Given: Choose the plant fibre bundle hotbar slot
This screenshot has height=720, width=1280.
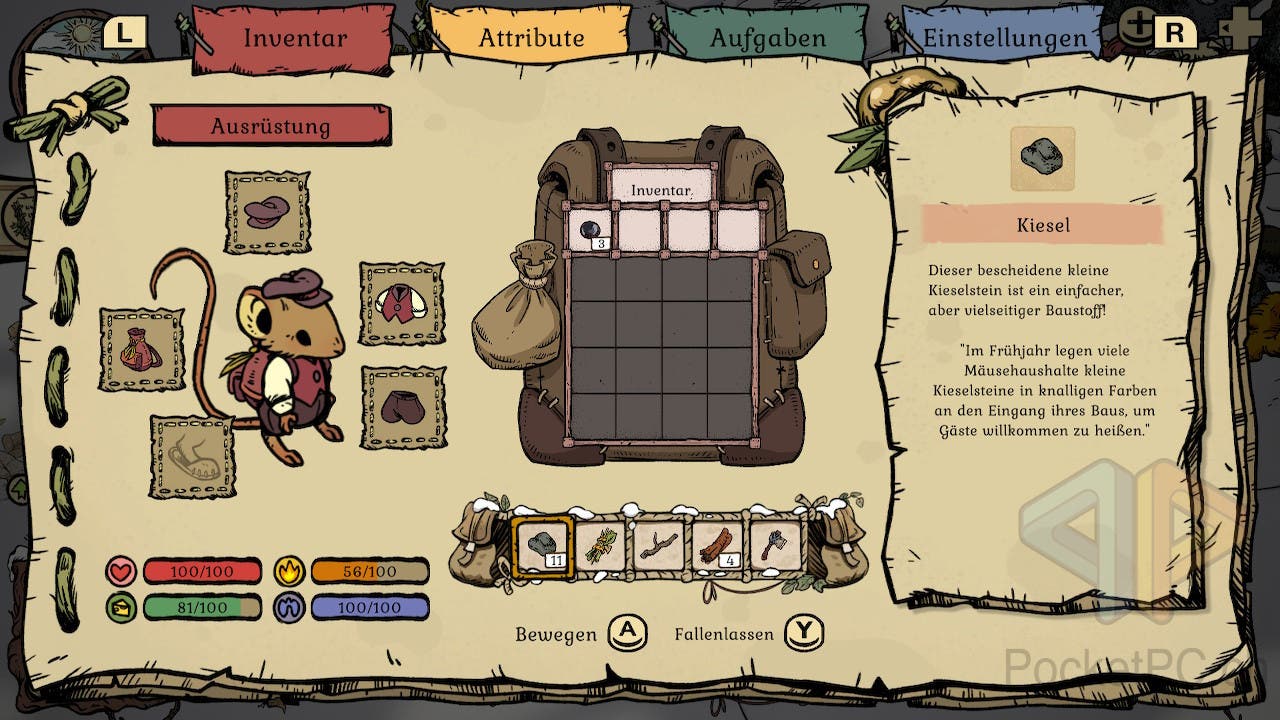Looking at the screenshot, I should (601, 547).
